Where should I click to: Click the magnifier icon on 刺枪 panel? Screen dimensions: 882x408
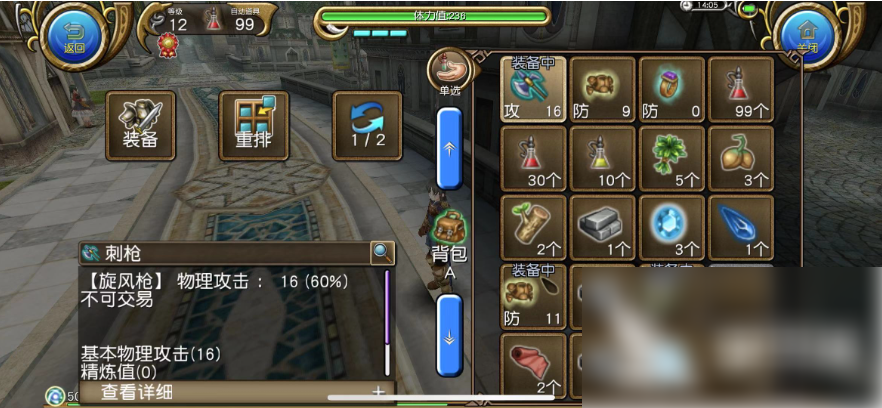pos(381,253)
